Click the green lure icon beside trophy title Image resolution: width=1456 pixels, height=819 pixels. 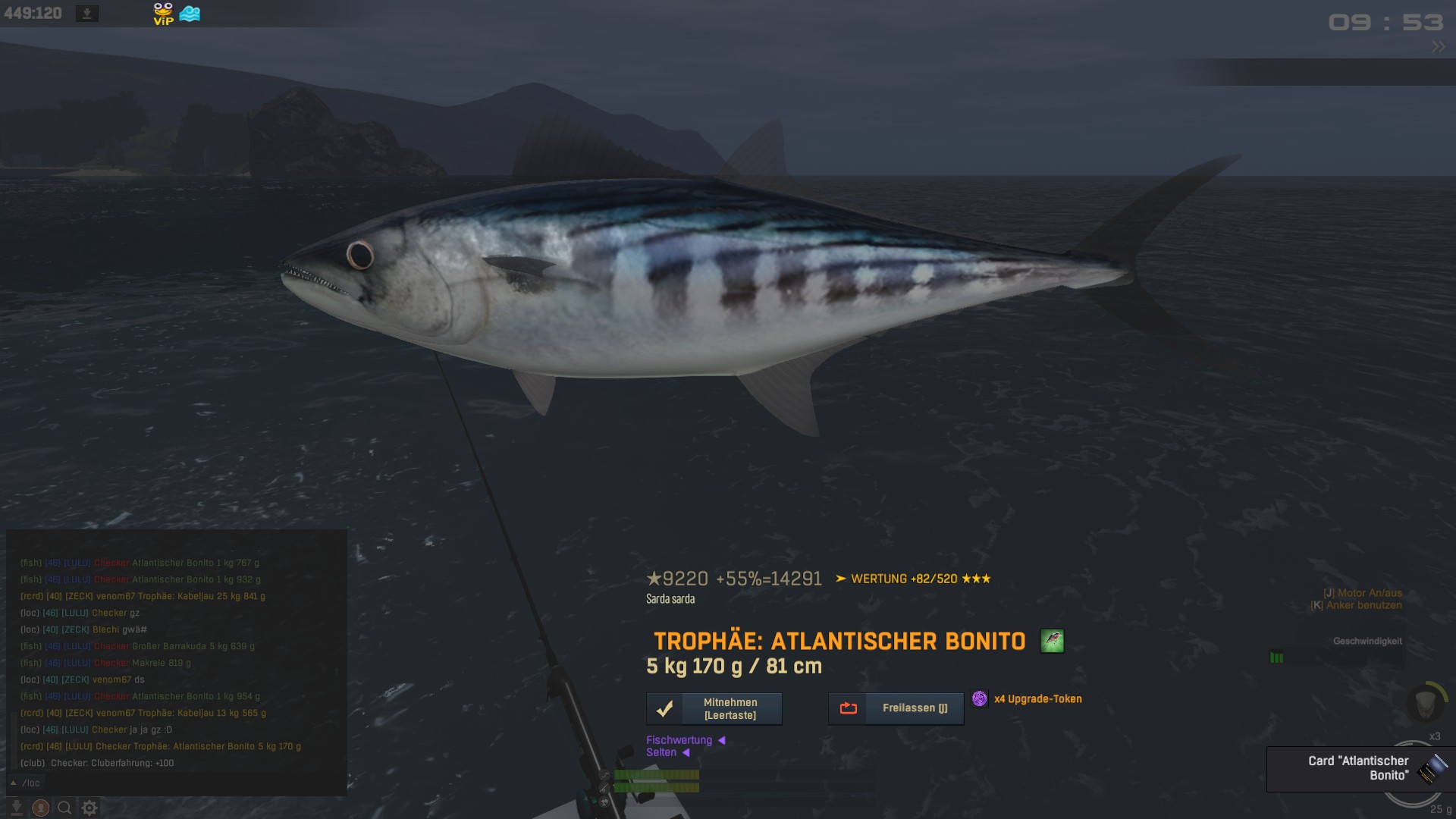1051,642
